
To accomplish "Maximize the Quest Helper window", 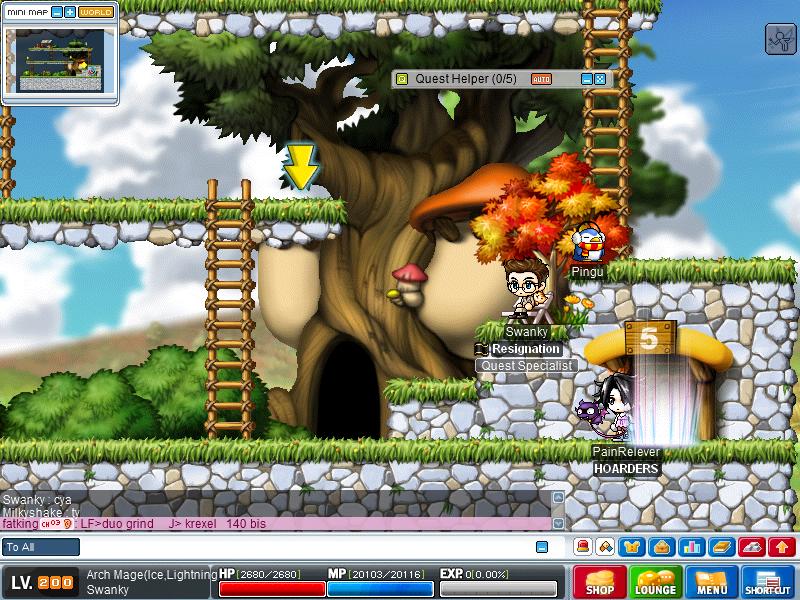I will (x=599, y=78).
